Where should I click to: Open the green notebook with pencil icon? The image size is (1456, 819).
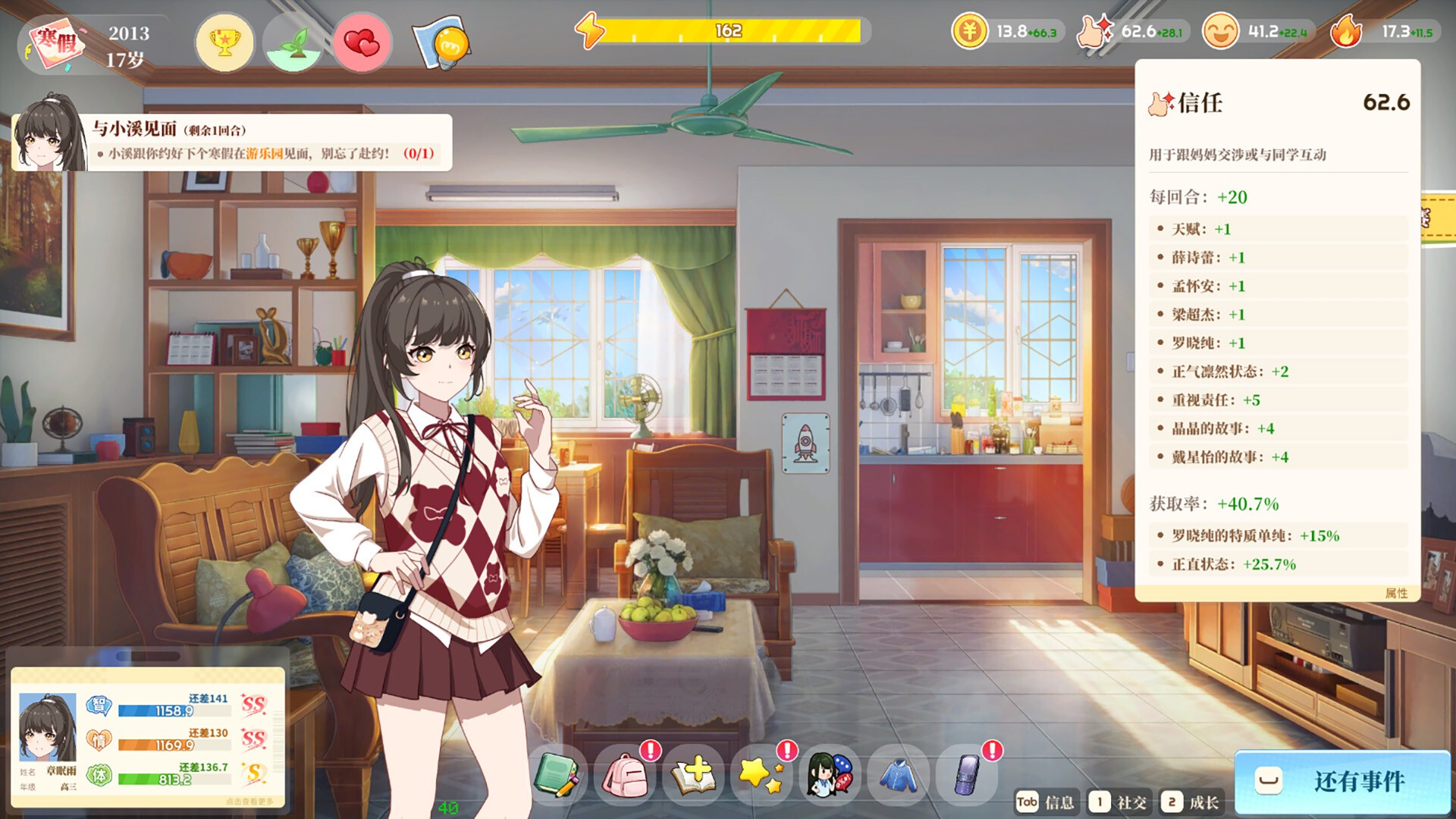coord(557,775)
